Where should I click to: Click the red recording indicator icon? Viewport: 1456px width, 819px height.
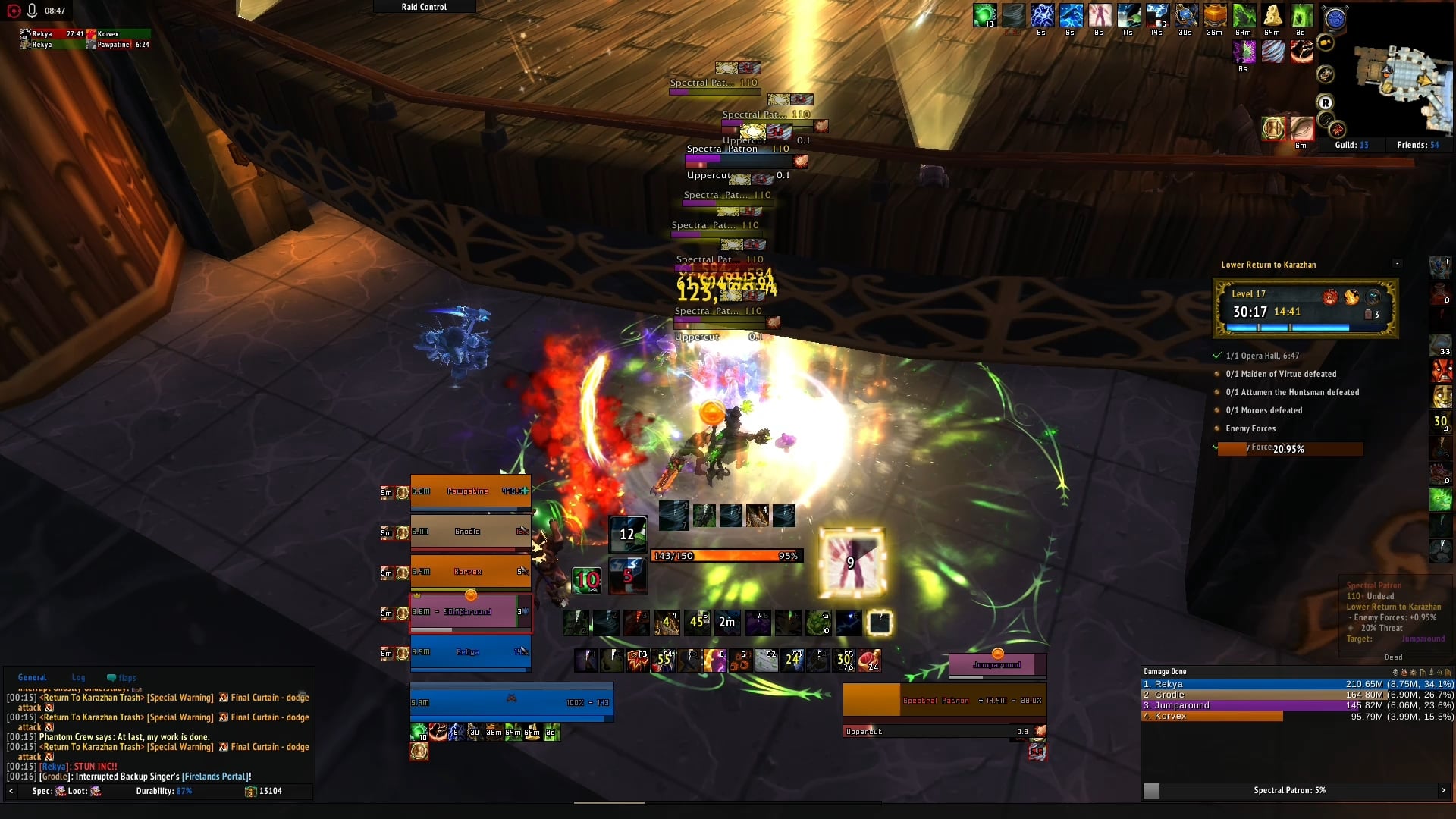pyautogui.click(x=14, y=11)
